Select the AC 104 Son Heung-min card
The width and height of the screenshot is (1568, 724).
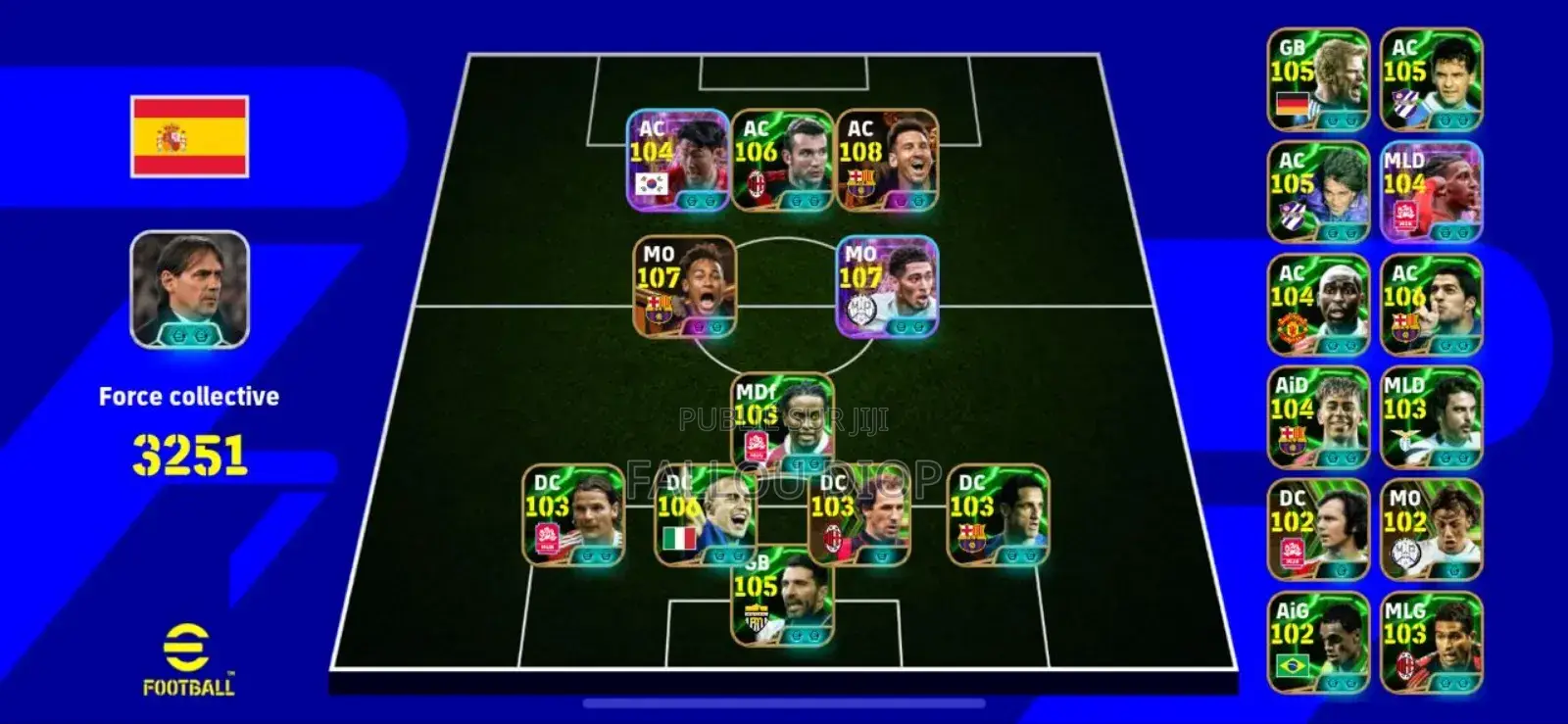point(676,160)
